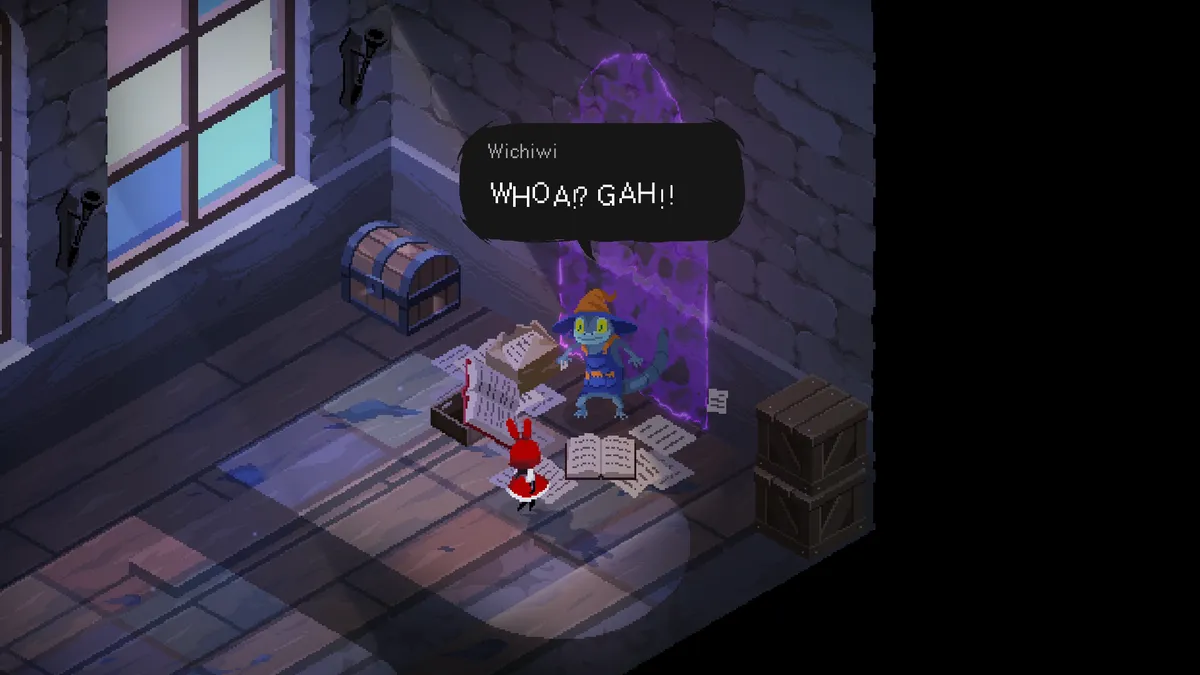This screenshot has height=675, width=1200.
Task: Advance Wichiwi's "WHOA!? GAH!!" speech bubble
Action: tap(601, 183)
